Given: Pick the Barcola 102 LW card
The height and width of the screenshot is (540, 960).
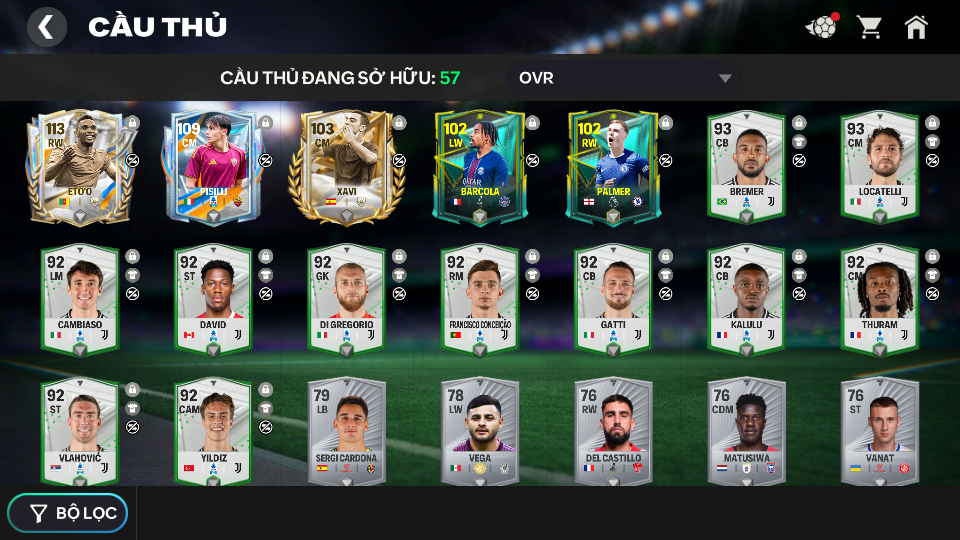Looking at the screenshot, I should [480, 166].
